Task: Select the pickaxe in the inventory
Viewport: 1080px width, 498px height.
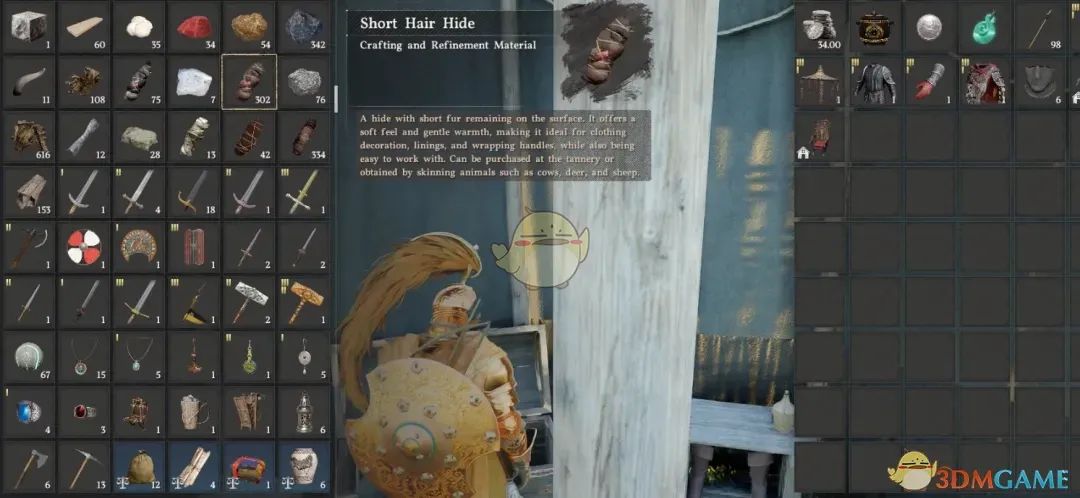Action: pyautogui.click(x=83, y=465)
